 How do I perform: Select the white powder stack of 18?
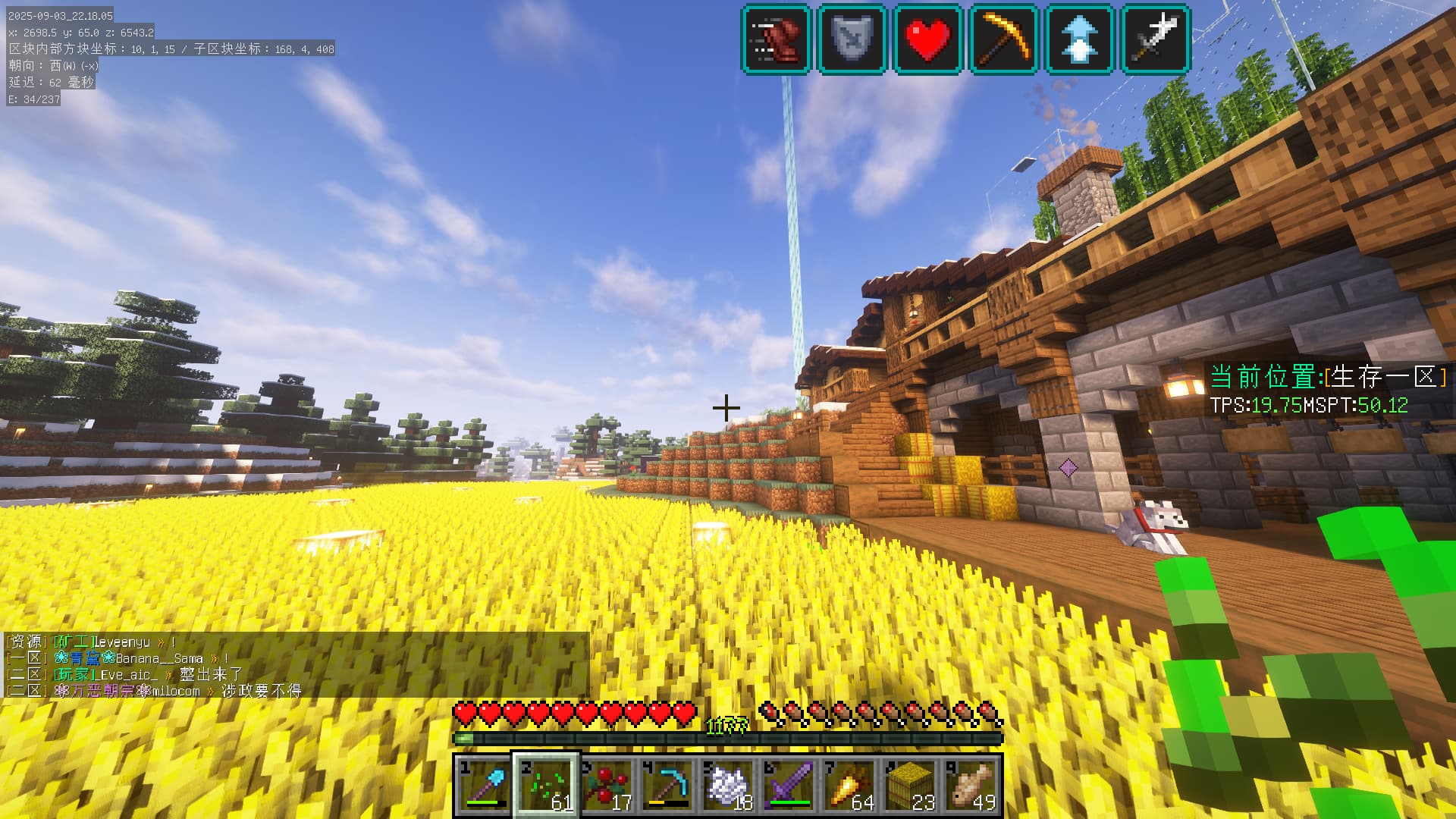[x=728, y=785]
